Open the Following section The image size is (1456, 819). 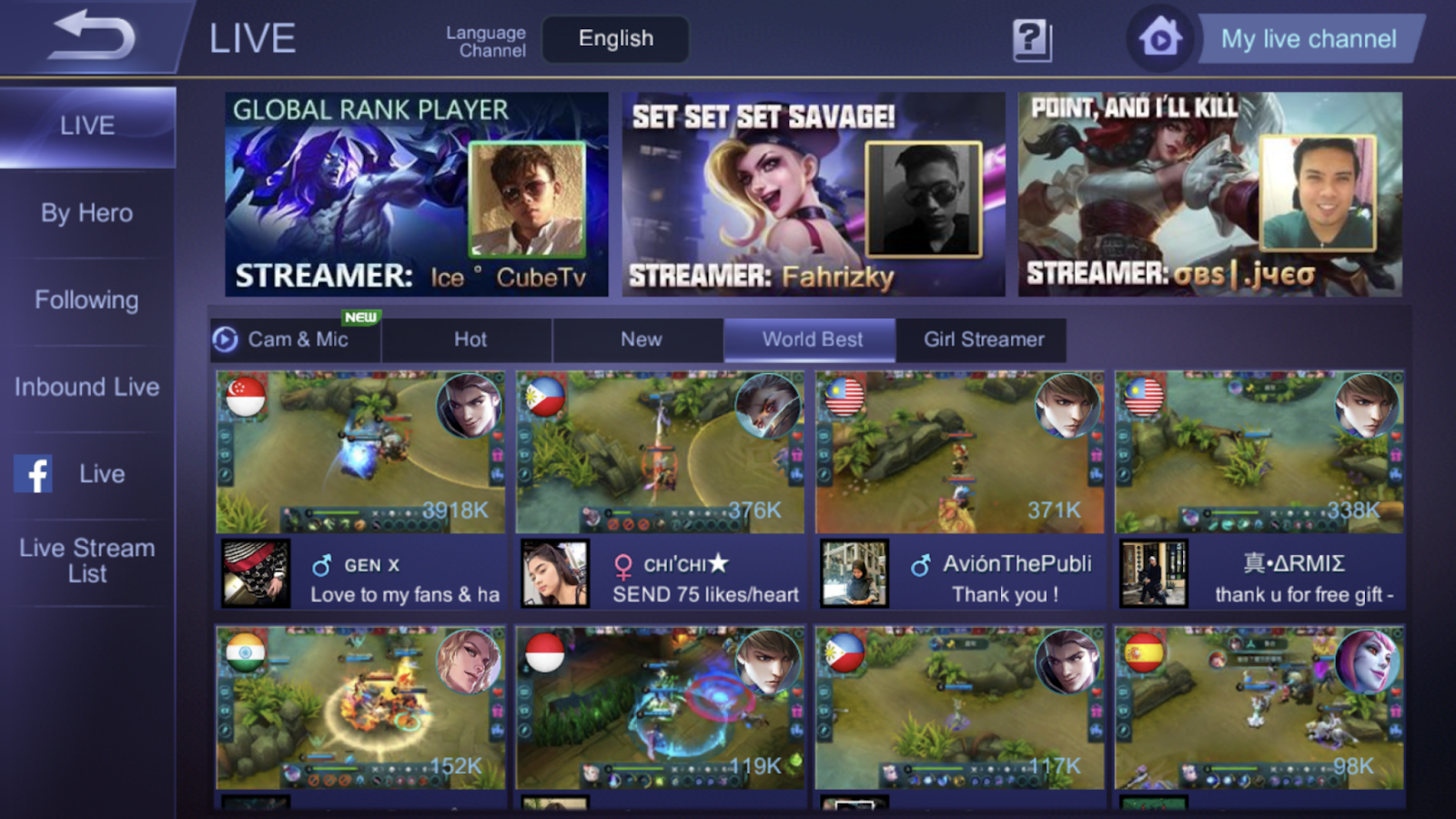(x=86, y=299)
